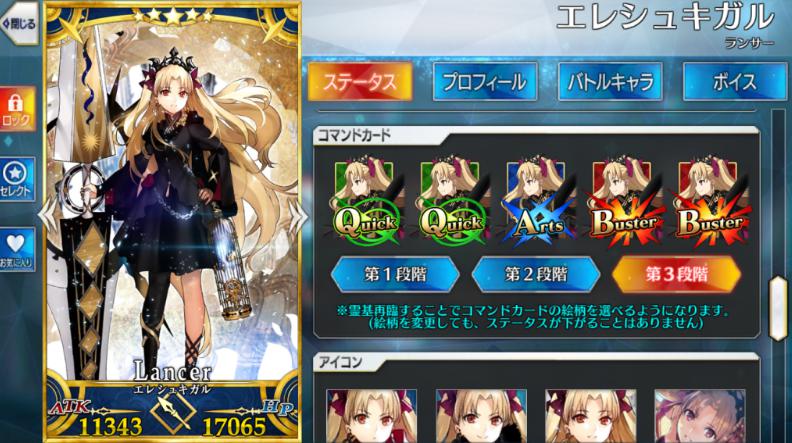Tap the star Select button
Image resolution: width=792 pixels, height=443 pixels.
tap(17, 179)
